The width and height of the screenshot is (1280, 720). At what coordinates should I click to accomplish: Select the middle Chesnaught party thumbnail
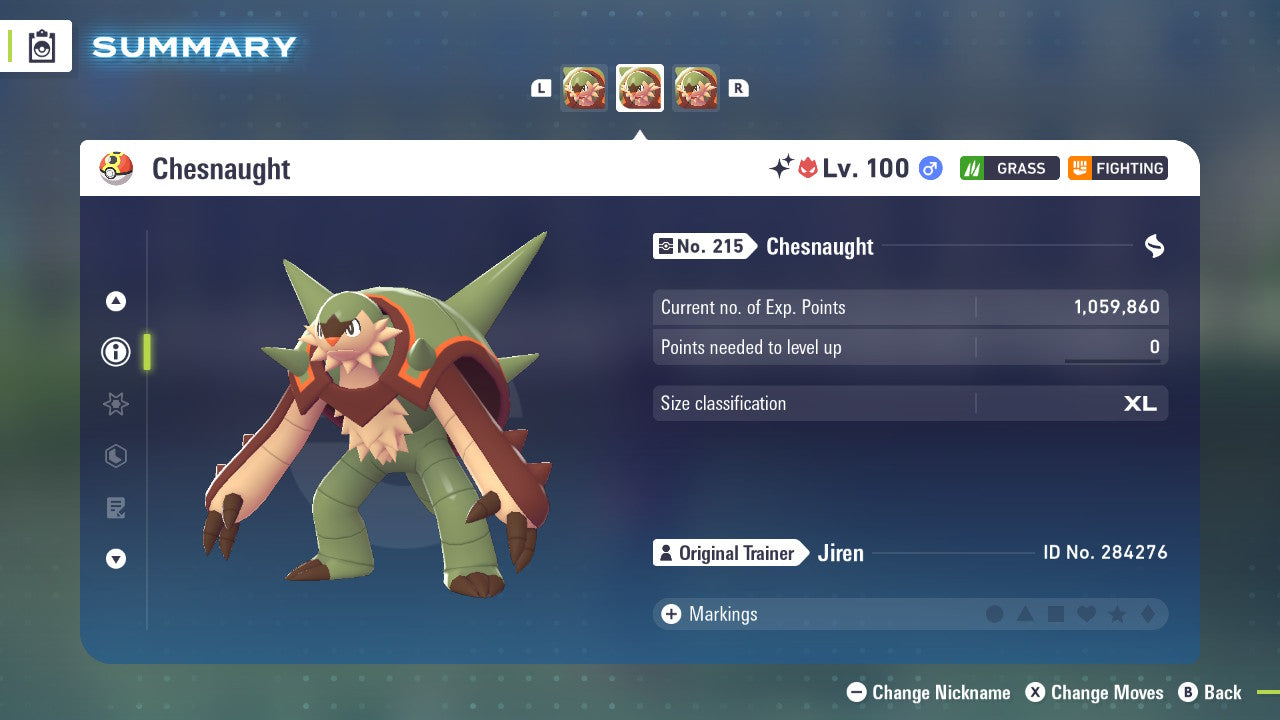click(x=639, y=88)
